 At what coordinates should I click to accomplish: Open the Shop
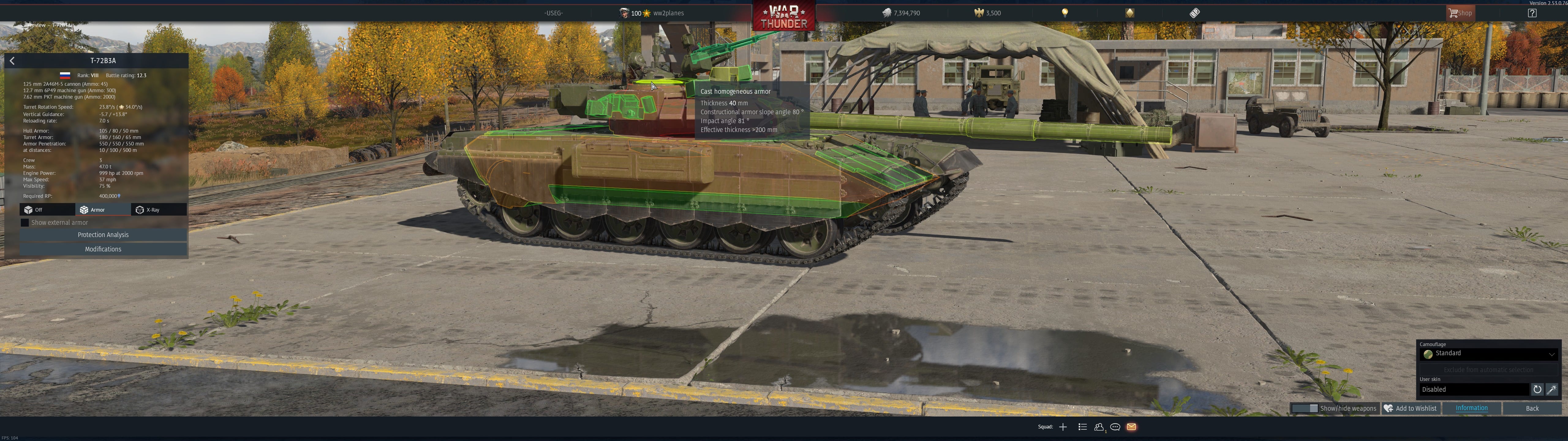click(1460, 13)
